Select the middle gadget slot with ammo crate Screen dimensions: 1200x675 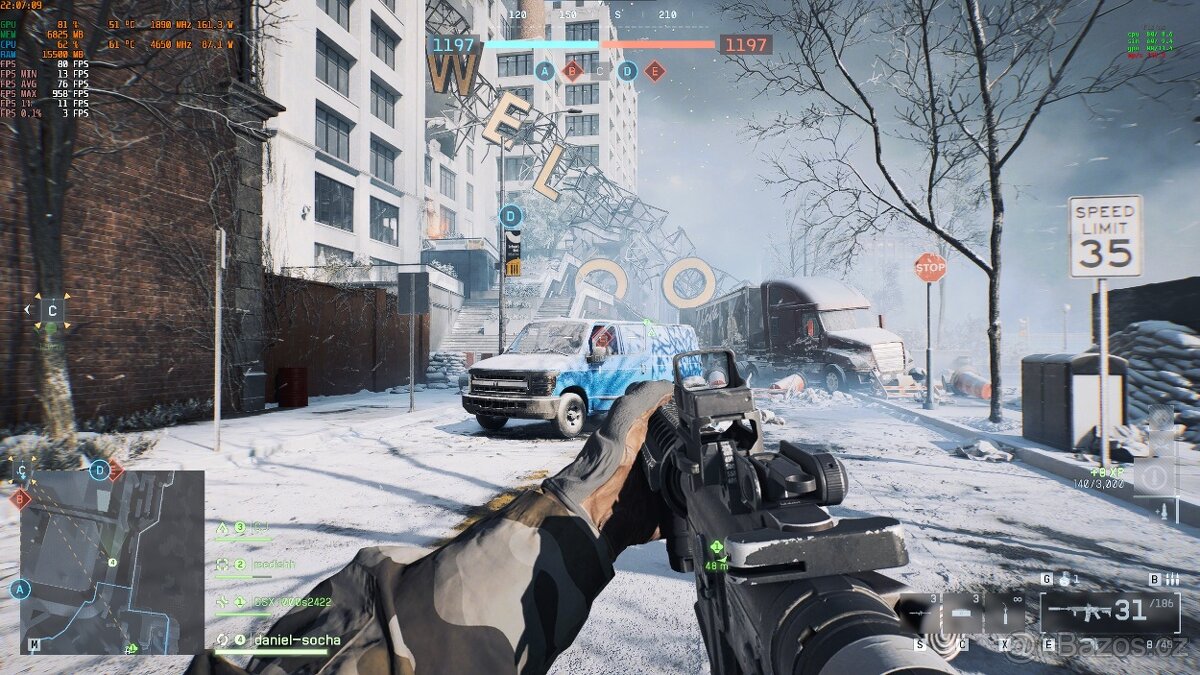[x=962, y=612]
